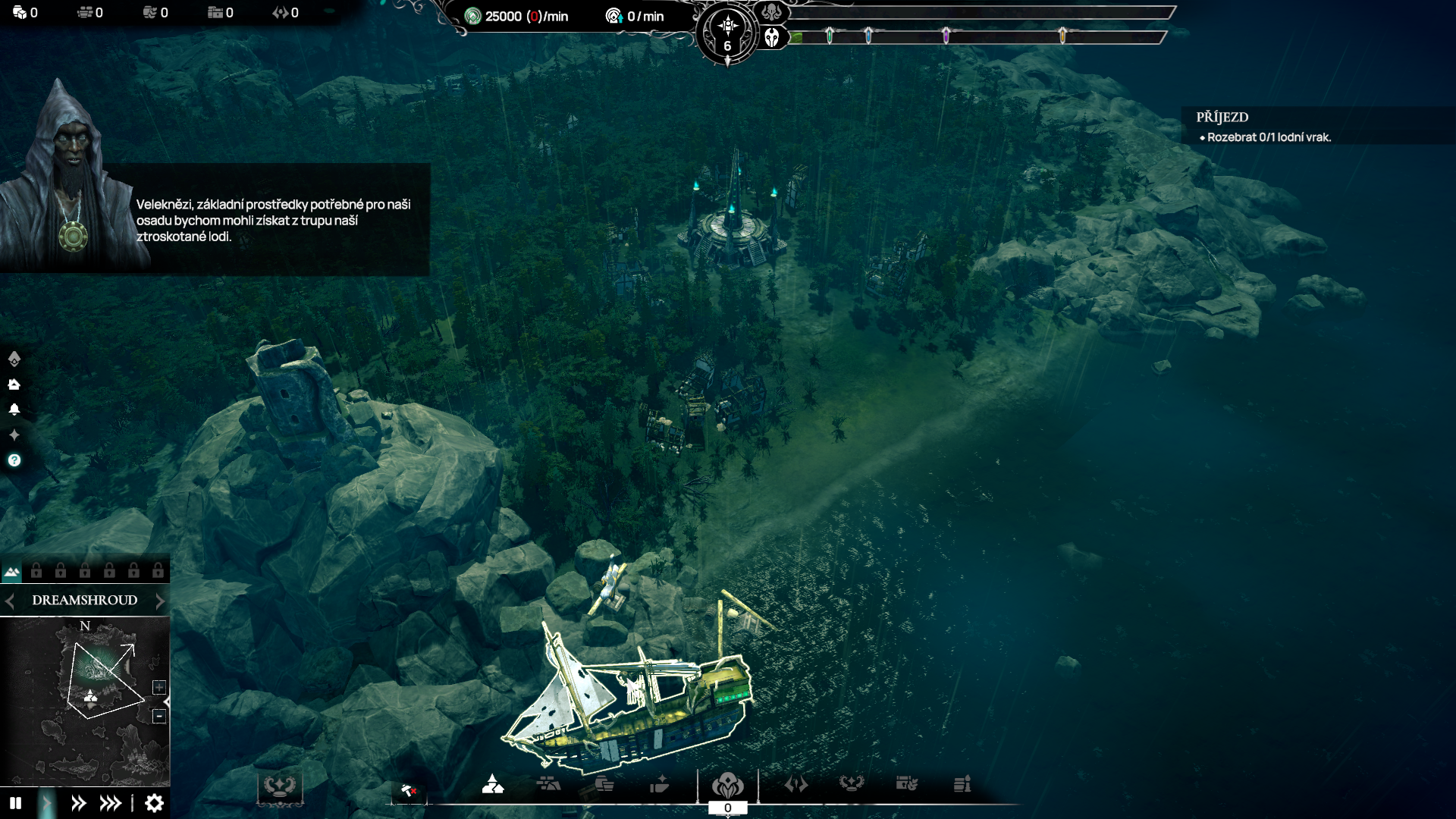This screenshot has height=819, width=1456.
Task: Open the help question mark icon
Action: point(14,460)
